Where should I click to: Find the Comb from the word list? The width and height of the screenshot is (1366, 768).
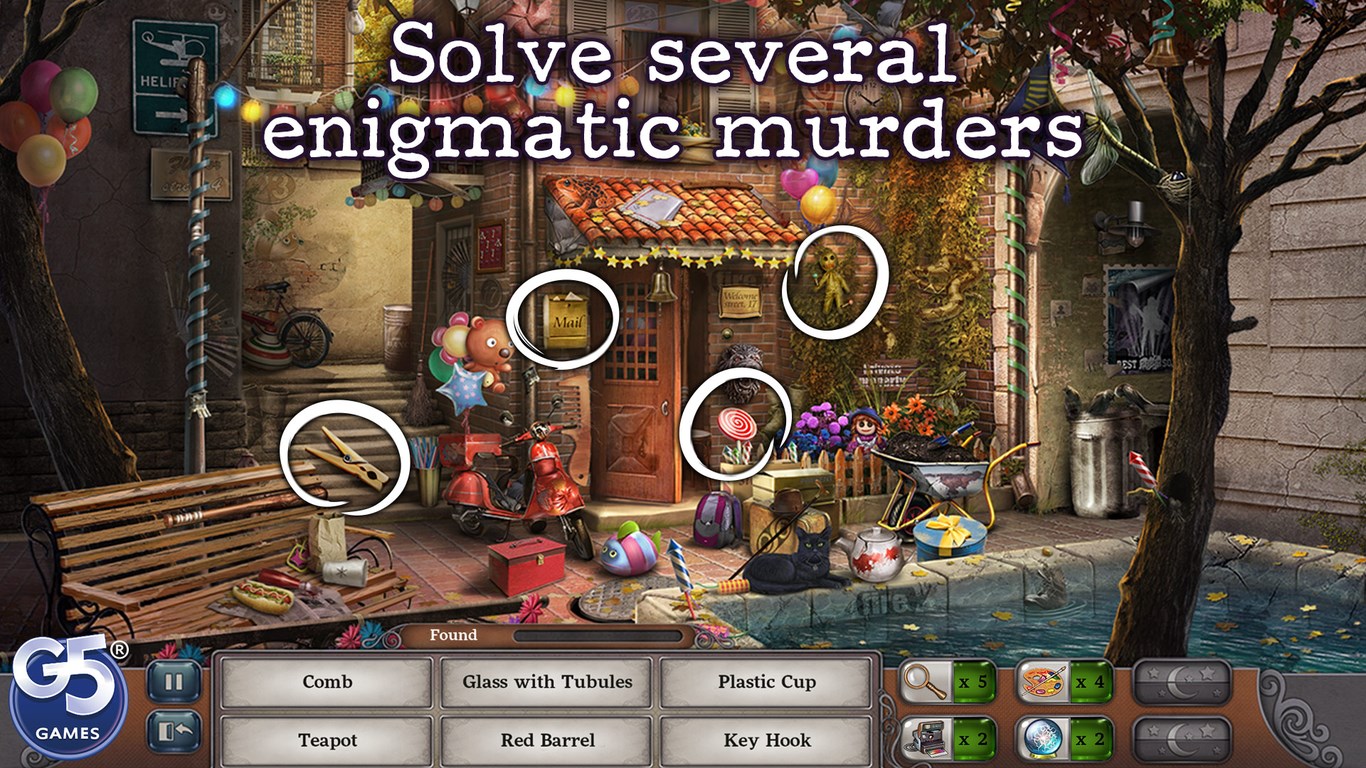pos(325,682)
